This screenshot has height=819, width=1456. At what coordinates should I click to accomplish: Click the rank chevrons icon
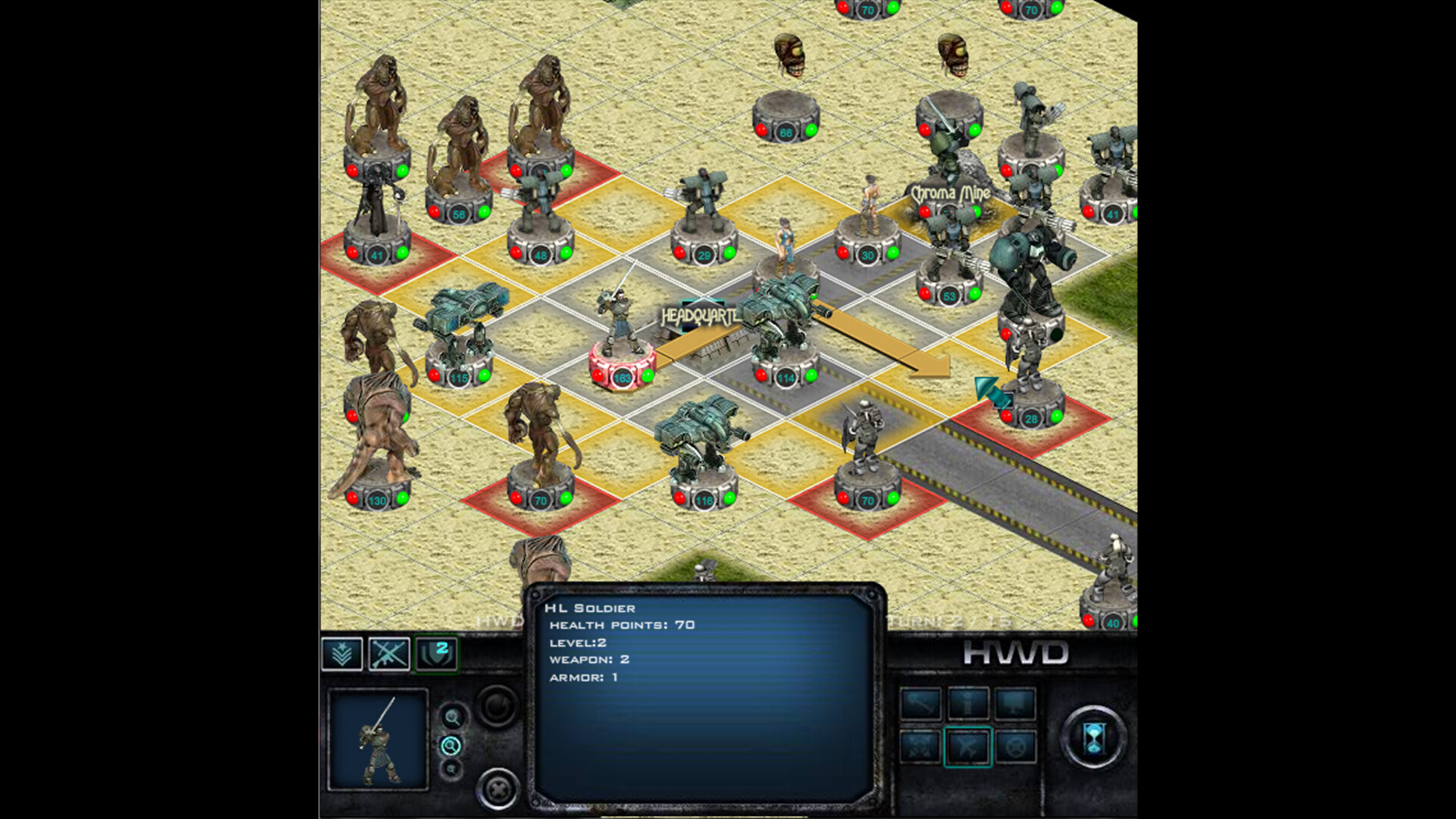tap(342, 654)
